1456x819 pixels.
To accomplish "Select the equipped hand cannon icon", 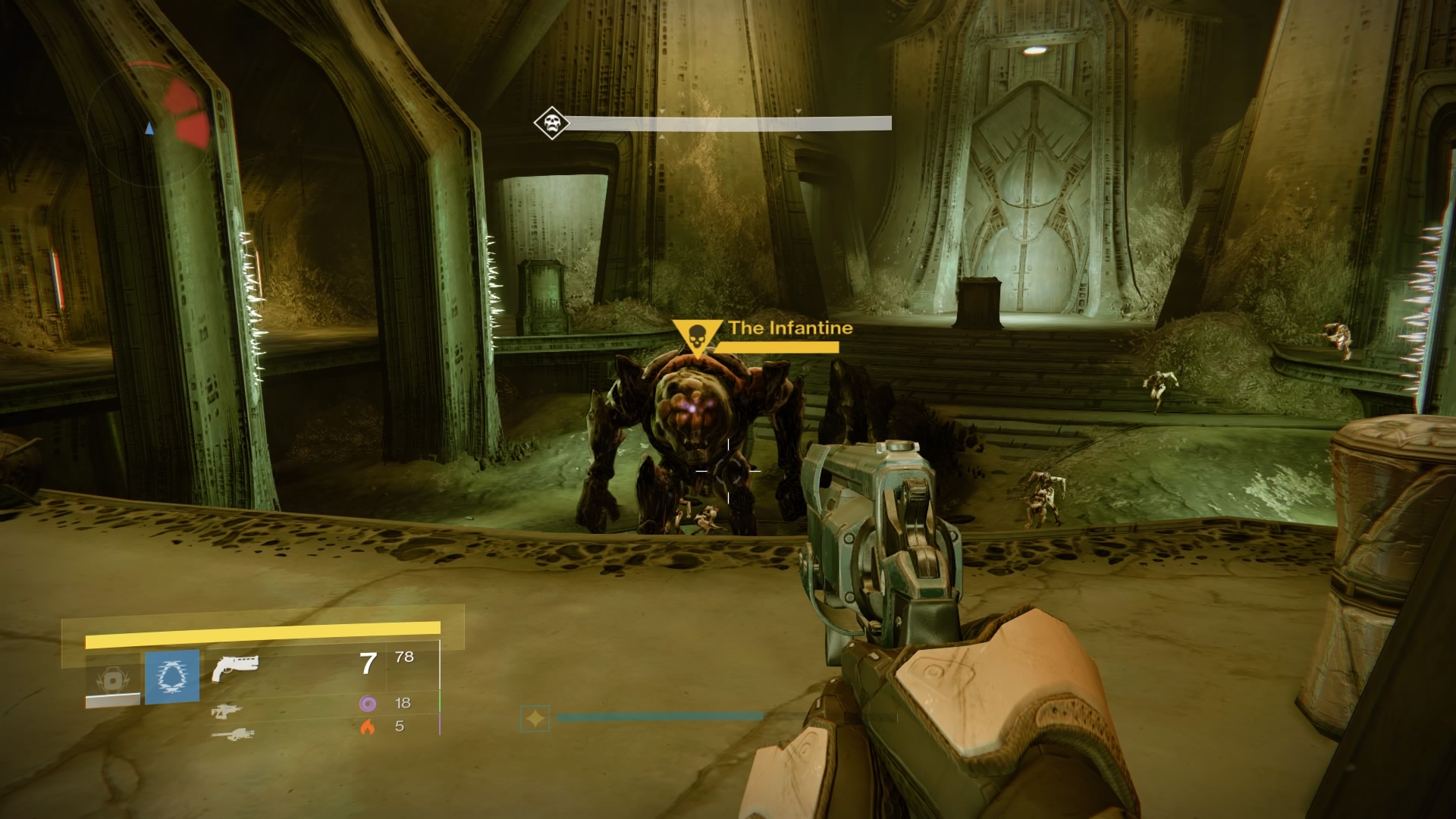I will (x=235, y=667).
